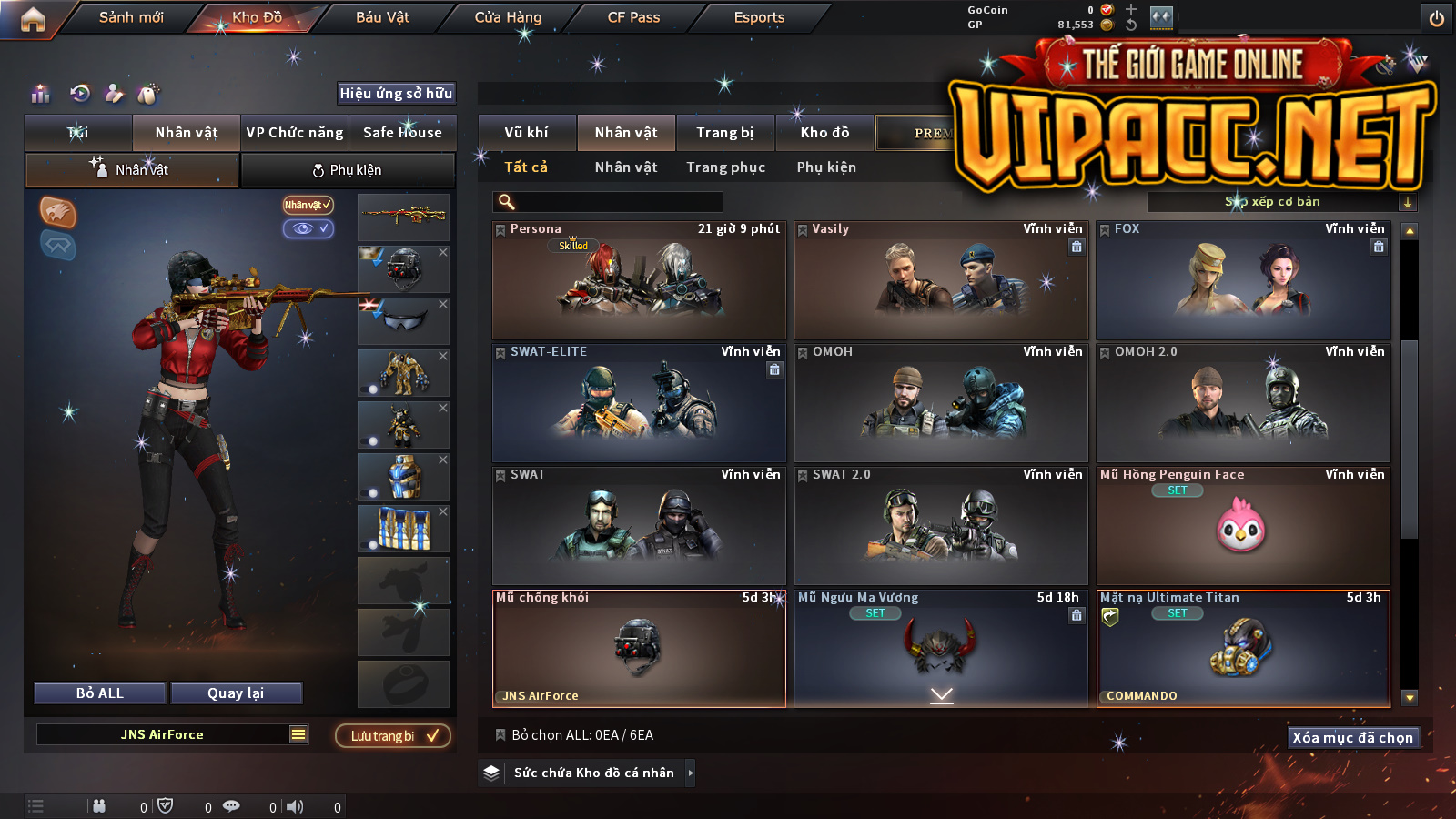Select the Vasily character card

click(x=941, y=279)
